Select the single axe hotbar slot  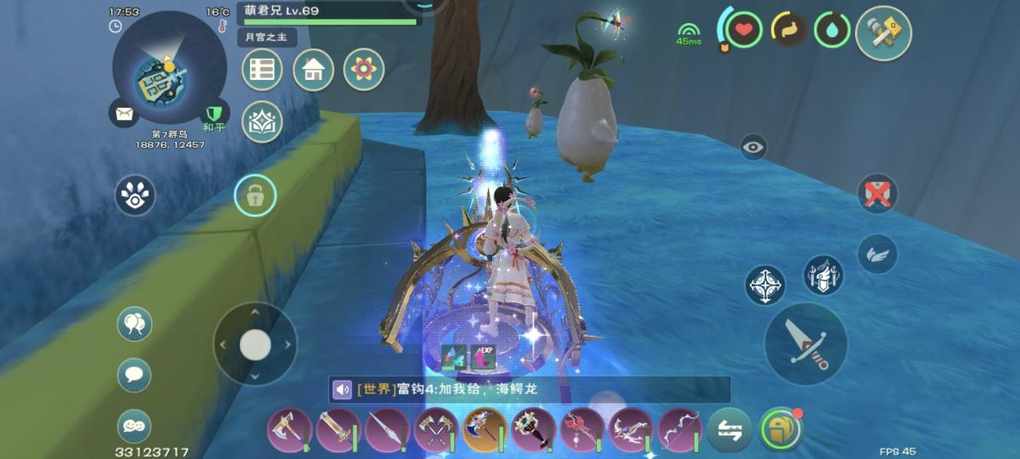[x=288, y=430]
